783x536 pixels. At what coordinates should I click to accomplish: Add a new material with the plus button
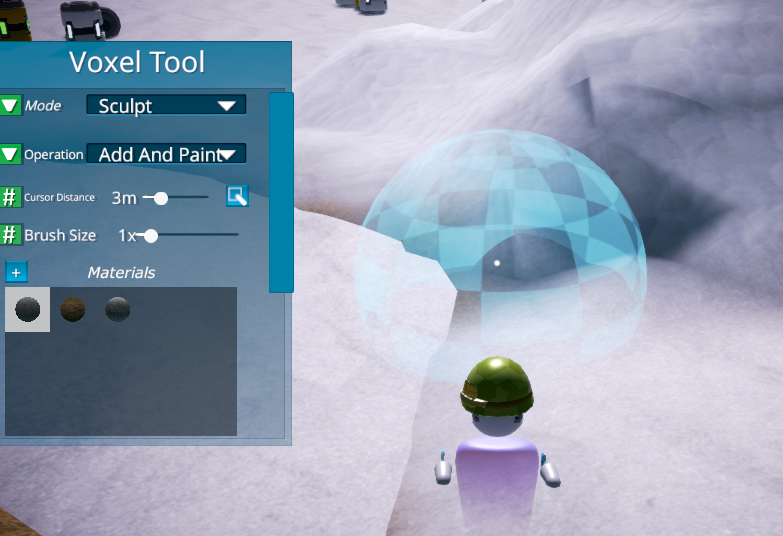click(x=17, y=272)
